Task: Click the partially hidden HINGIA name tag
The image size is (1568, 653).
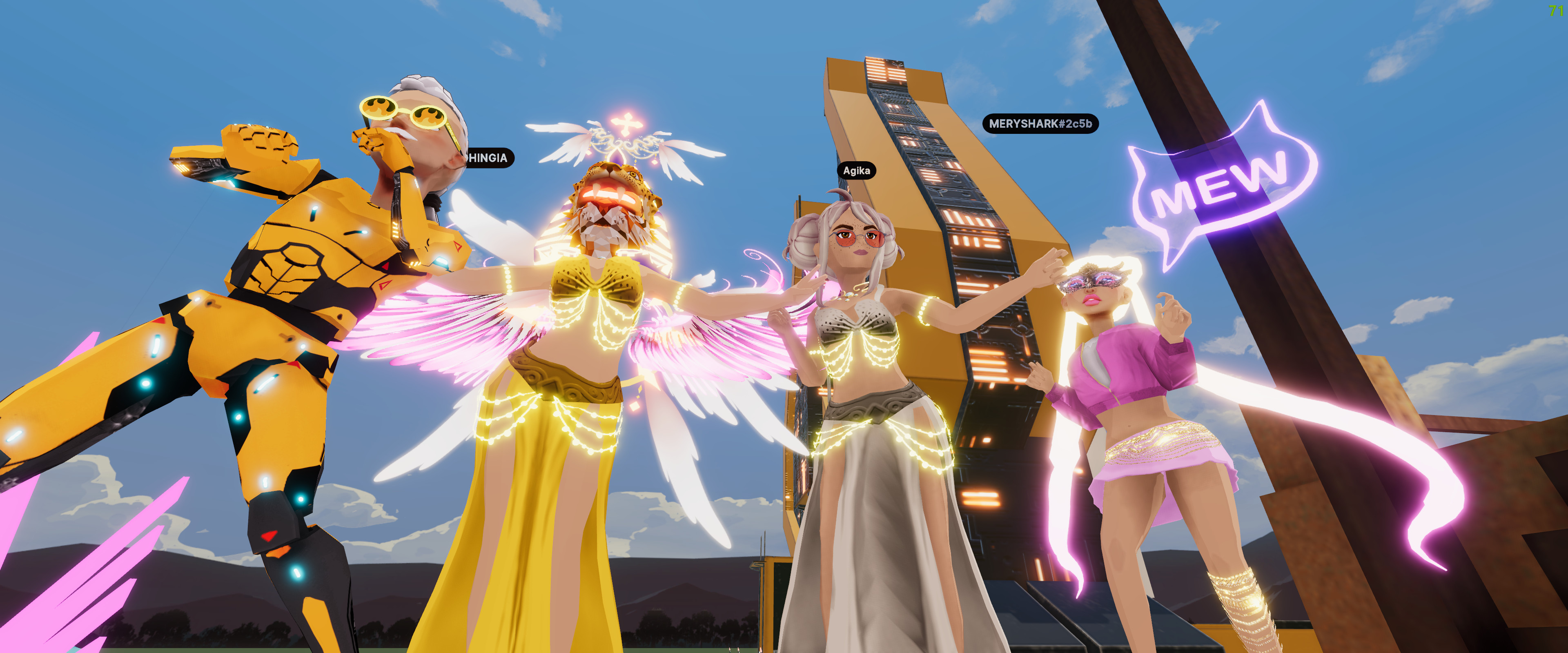Action: point(488,158)
